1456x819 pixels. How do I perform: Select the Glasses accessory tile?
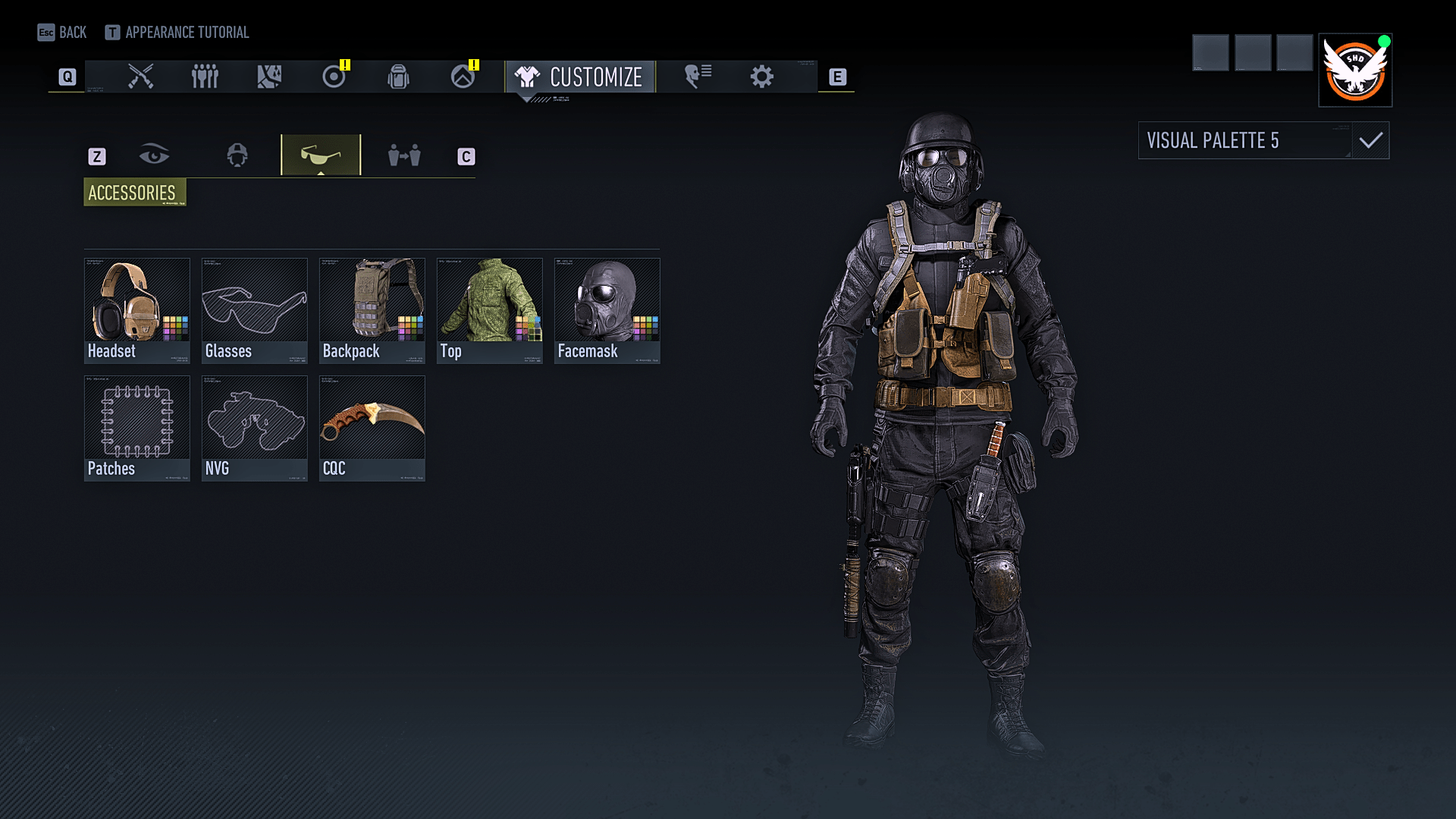254,310
